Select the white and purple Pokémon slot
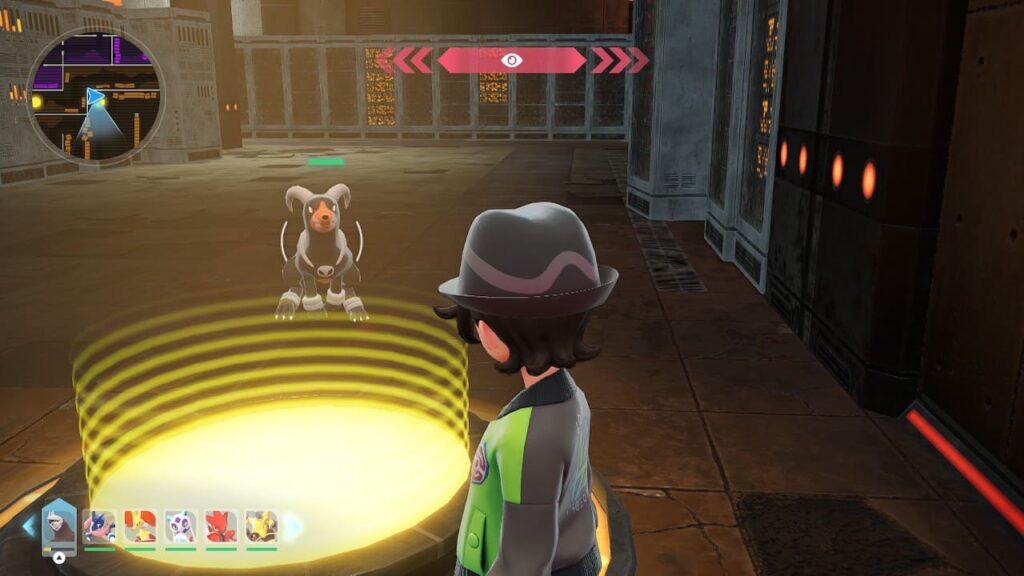The height and width of the screenshot is (576, 1024). tap(181, 526)
